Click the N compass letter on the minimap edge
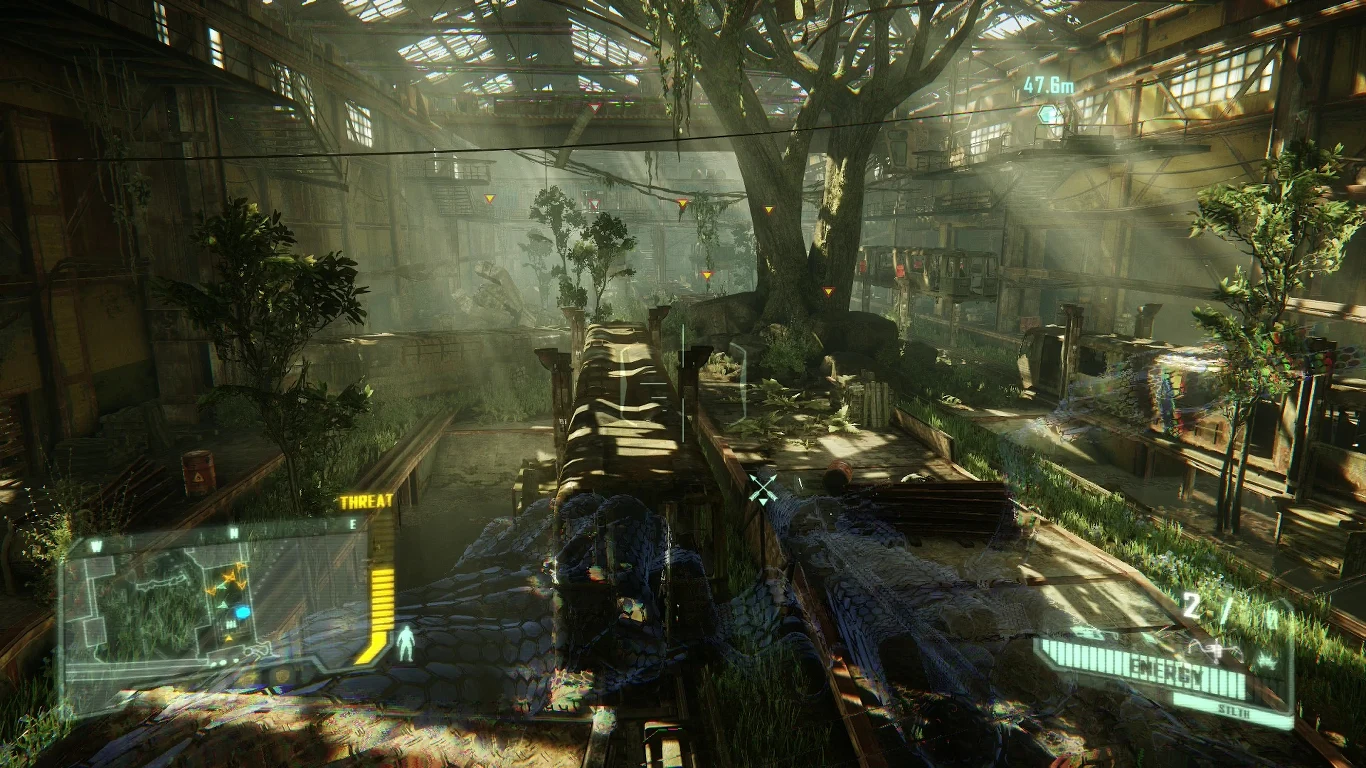1366x768 pixels. point(232,531)
